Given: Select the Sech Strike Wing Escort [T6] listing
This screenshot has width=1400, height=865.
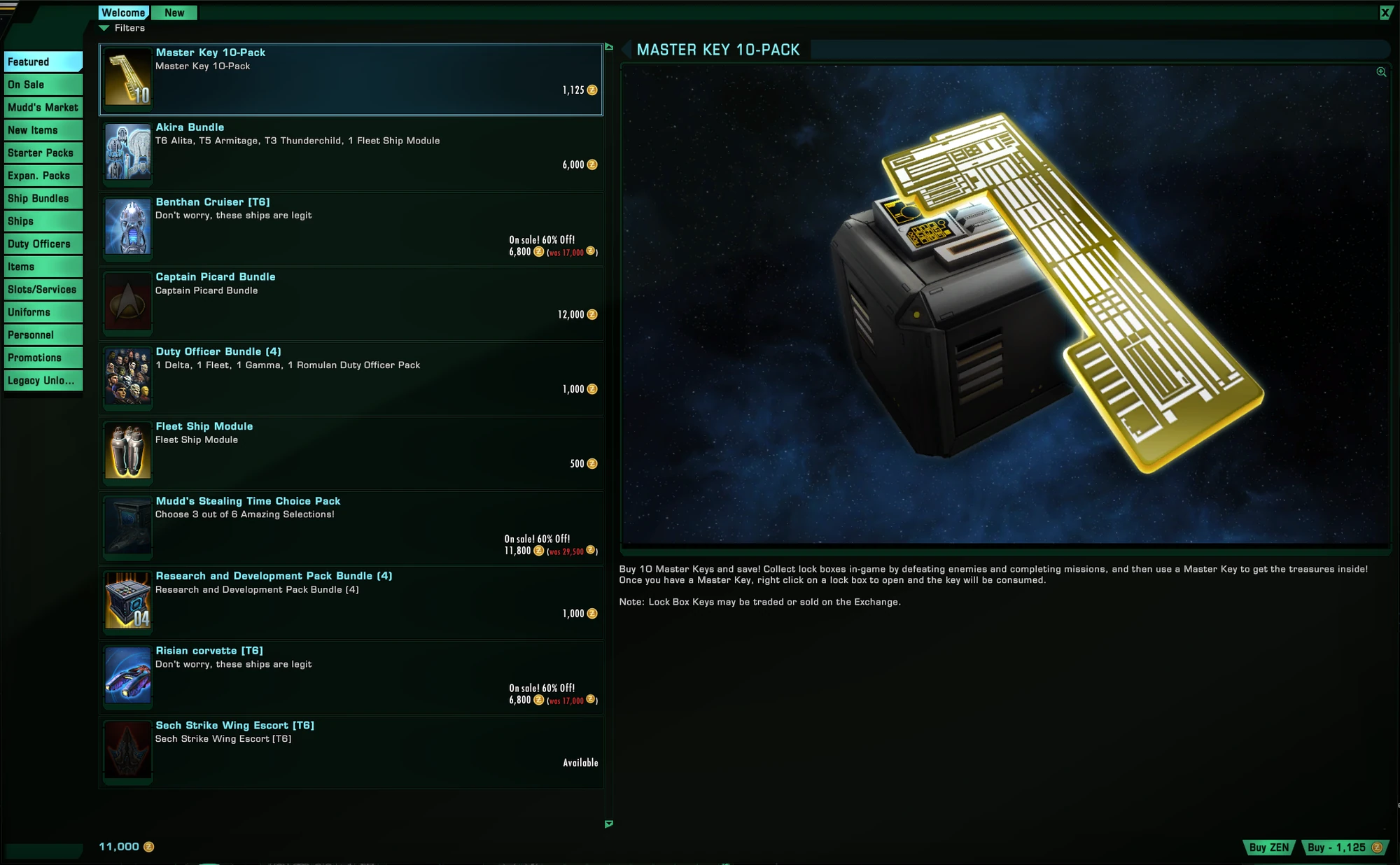Looking at the screenshot, I should coord(350,750).
